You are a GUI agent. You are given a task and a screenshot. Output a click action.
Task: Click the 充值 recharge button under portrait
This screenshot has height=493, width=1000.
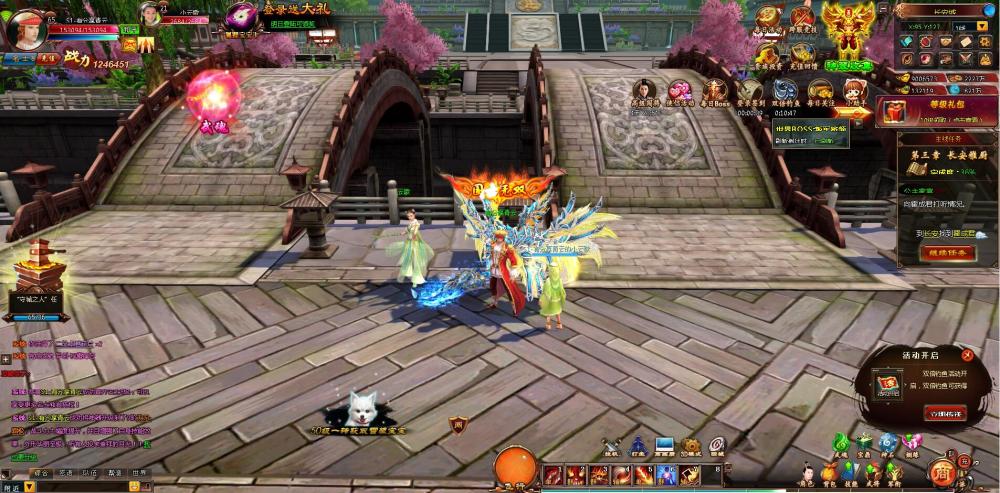pyautogui.click(x=51, y=59)
